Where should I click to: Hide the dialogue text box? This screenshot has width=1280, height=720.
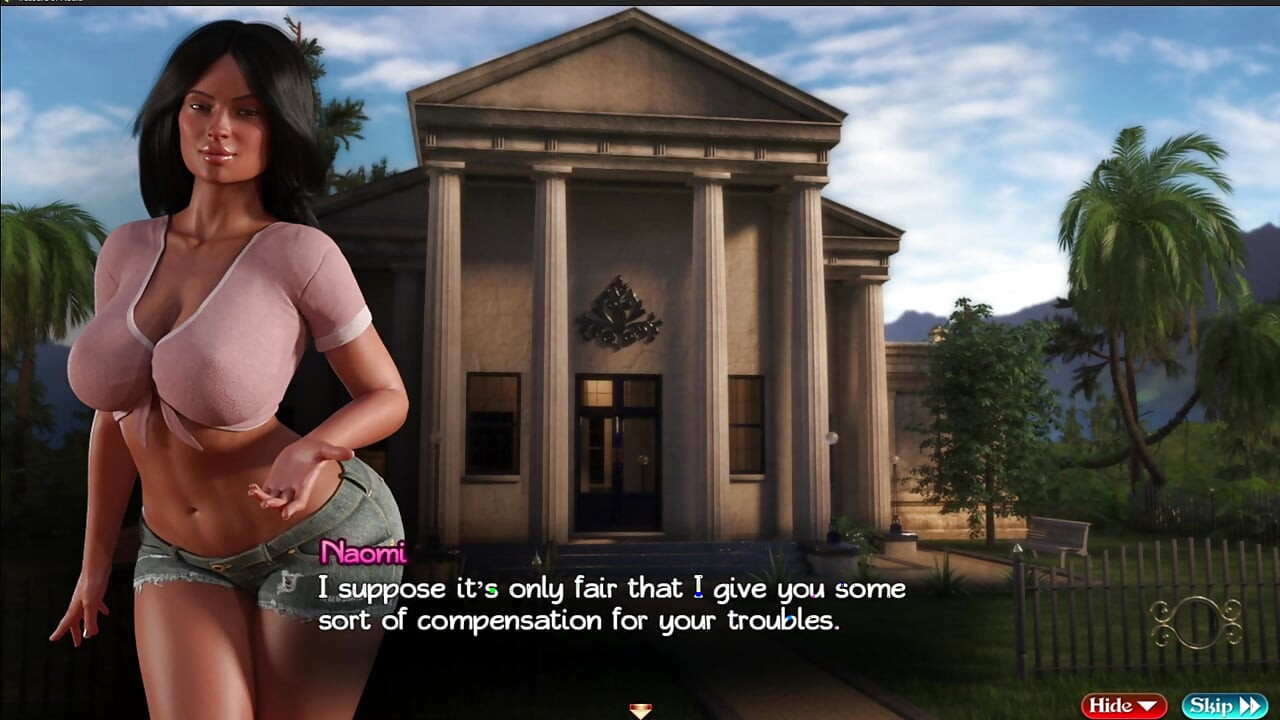[1123, 706]
